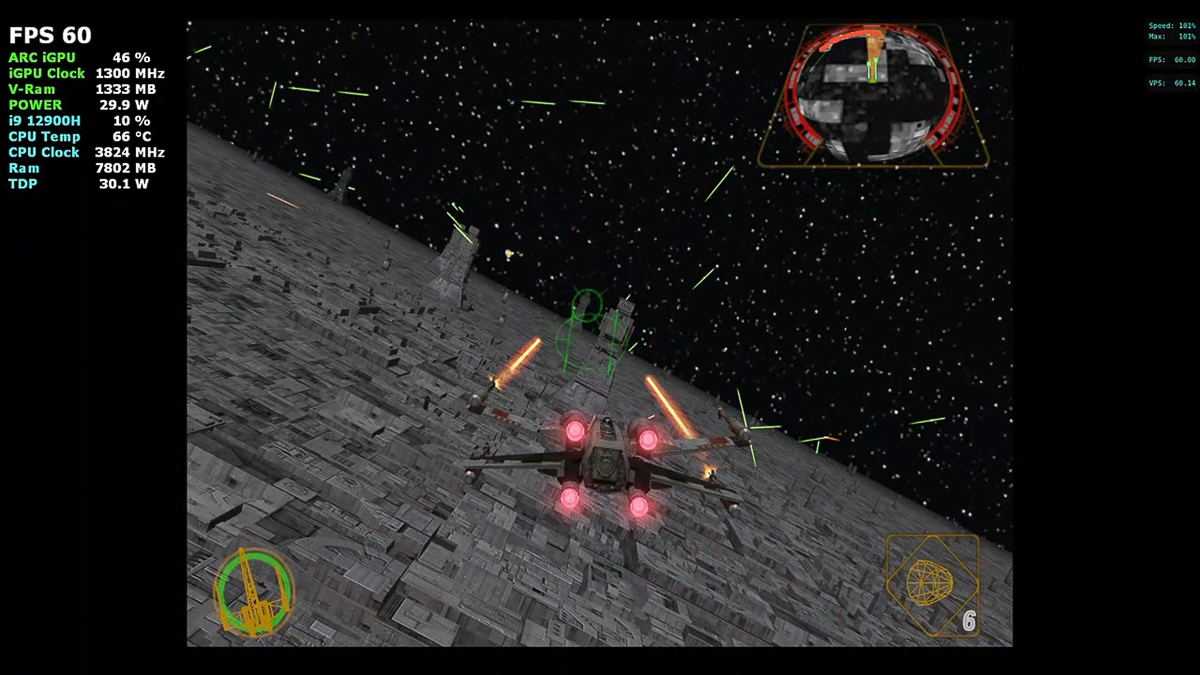Select the X-wing shield status indicator
This screenshot has height=675, width=1200.
click(255, 591)
